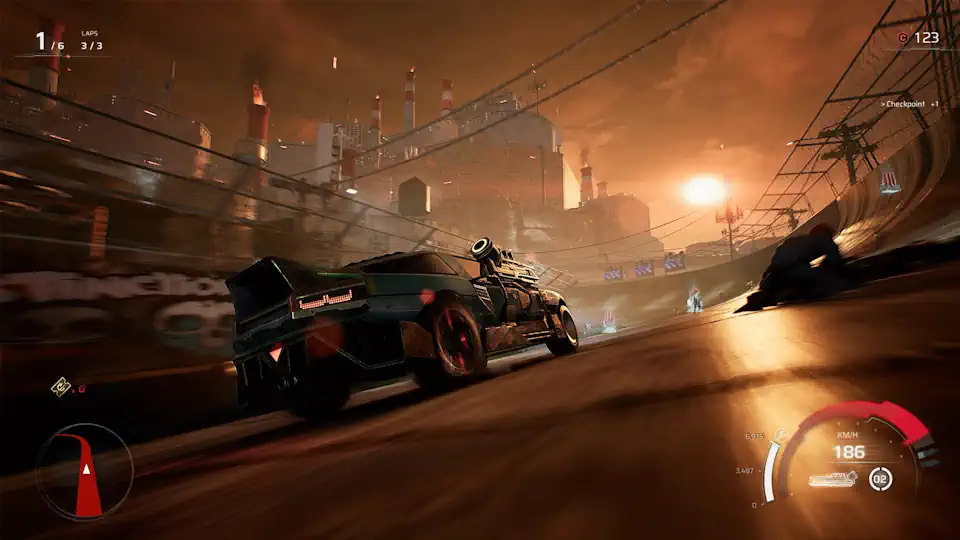
Task: Select the mounted weapon icon in the speedometer
Action: (x=833, y=479)
